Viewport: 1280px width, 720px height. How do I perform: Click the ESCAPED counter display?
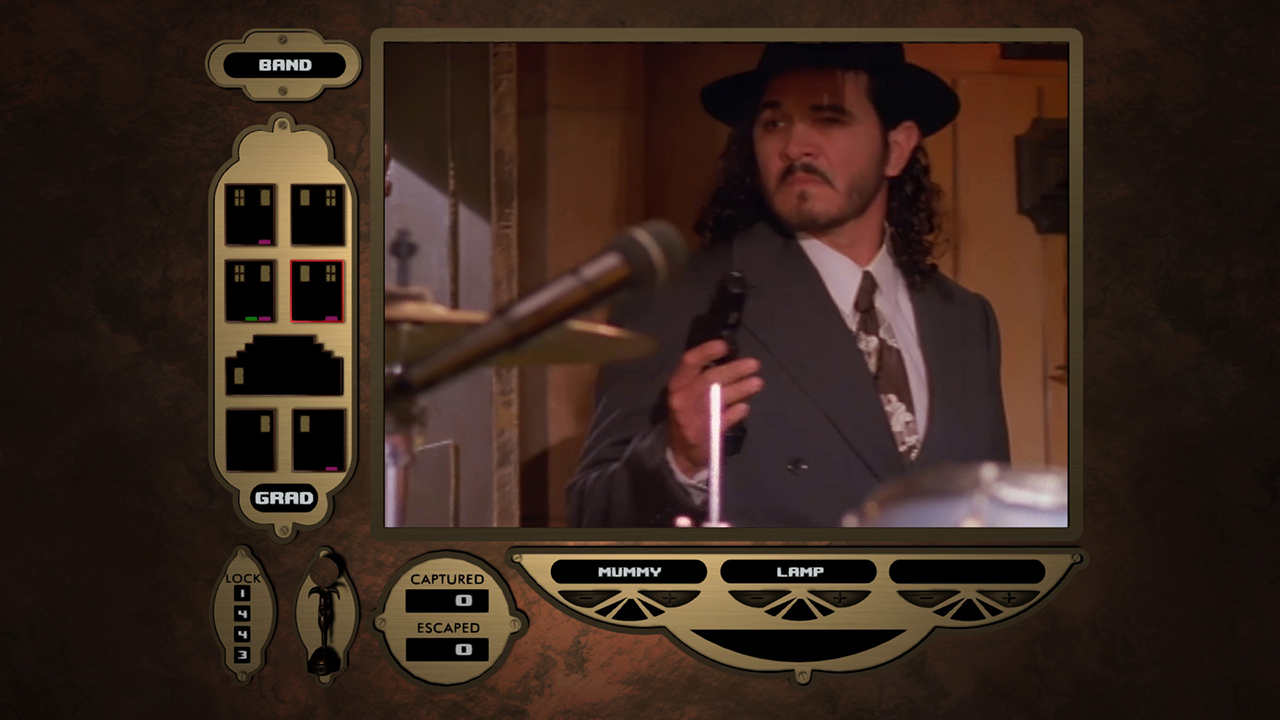click(x=447, y=650)
